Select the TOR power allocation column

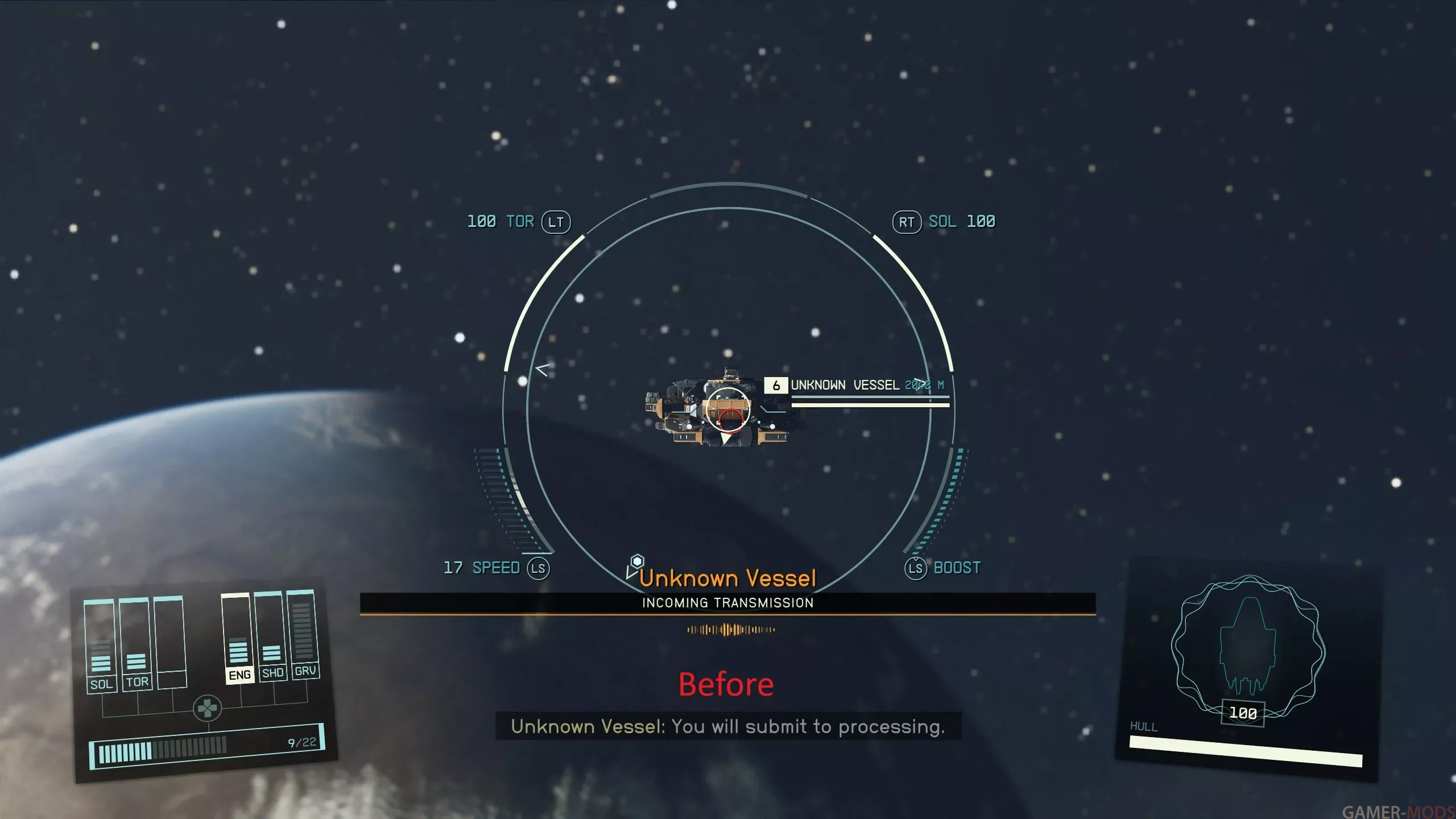pos(135,644)
